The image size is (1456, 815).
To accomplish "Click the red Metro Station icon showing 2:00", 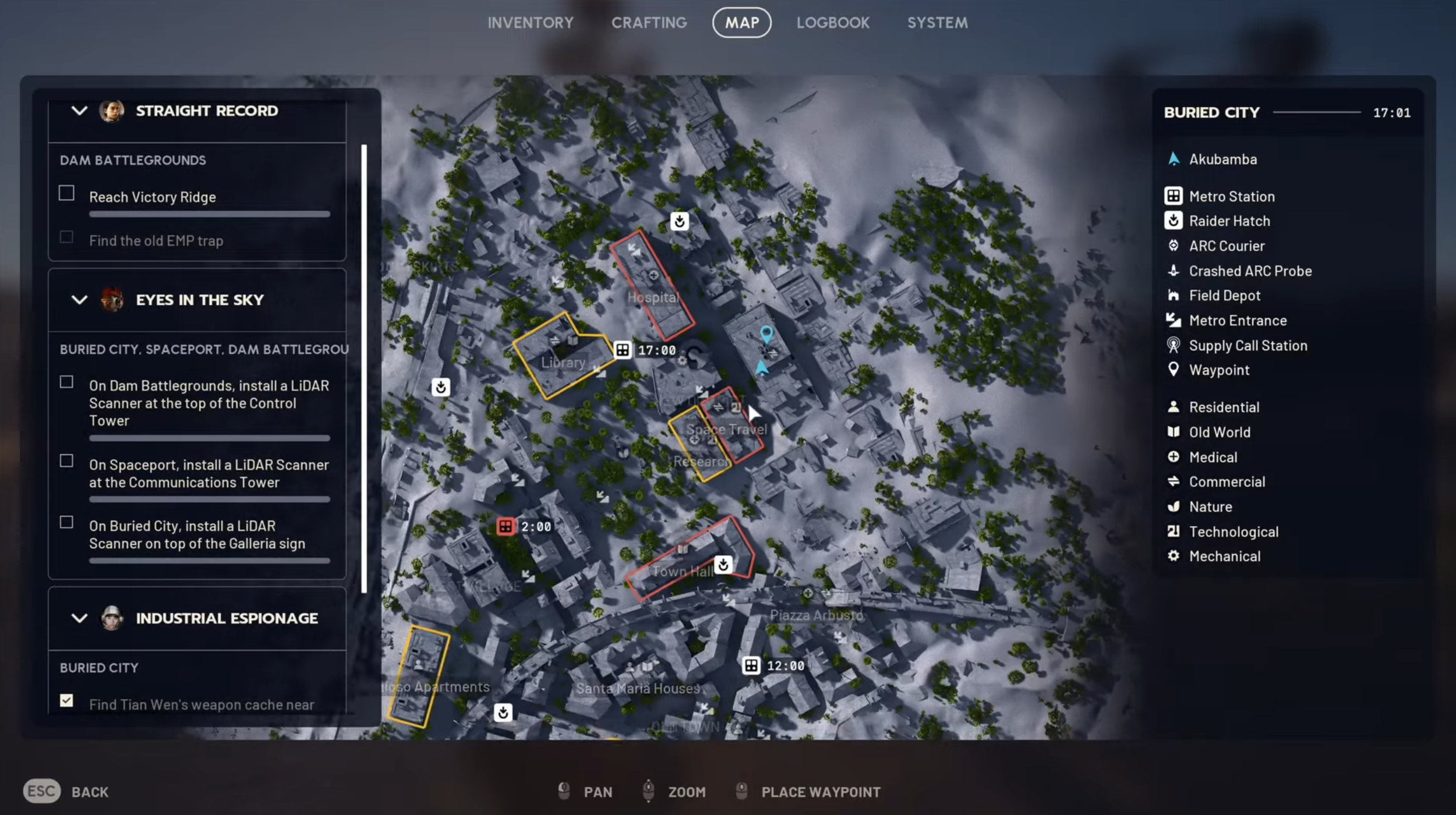I will click(506, 526).
